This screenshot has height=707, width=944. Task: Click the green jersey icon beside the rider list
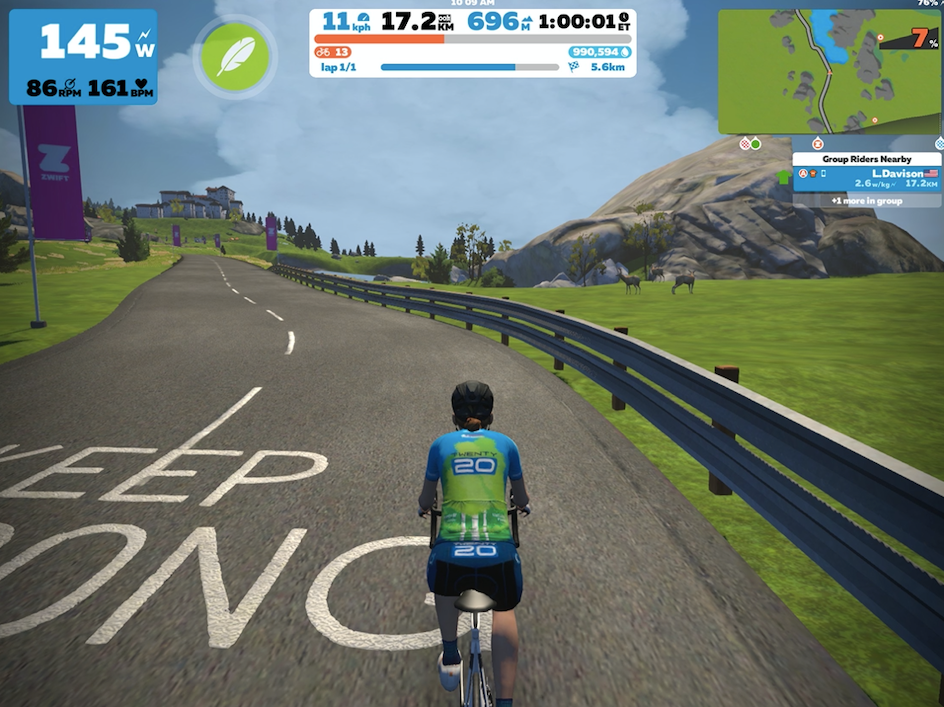[783, 178]
